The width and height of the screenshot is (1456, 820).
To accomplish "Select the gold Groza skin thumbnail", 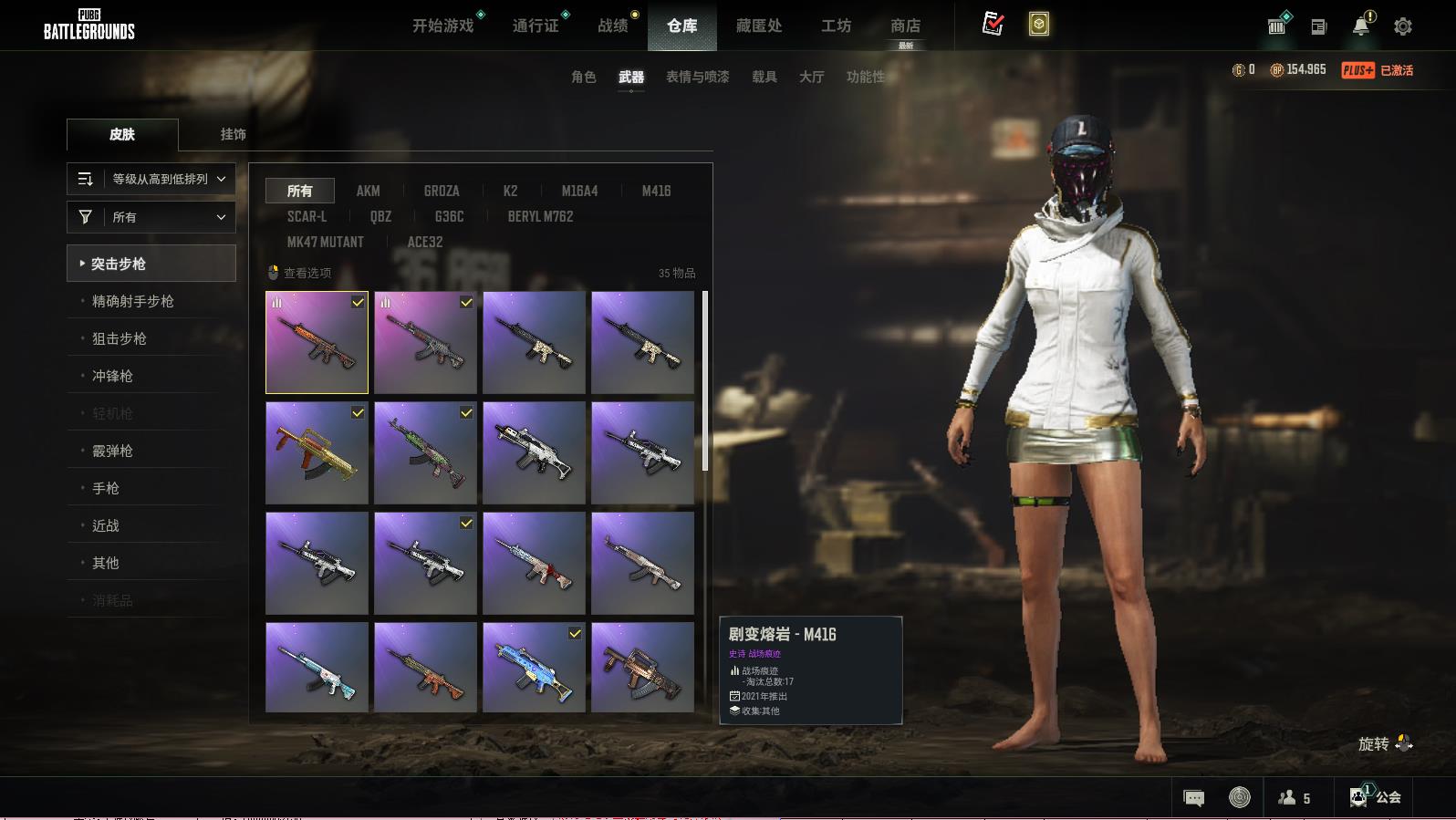I will (317, 453).
